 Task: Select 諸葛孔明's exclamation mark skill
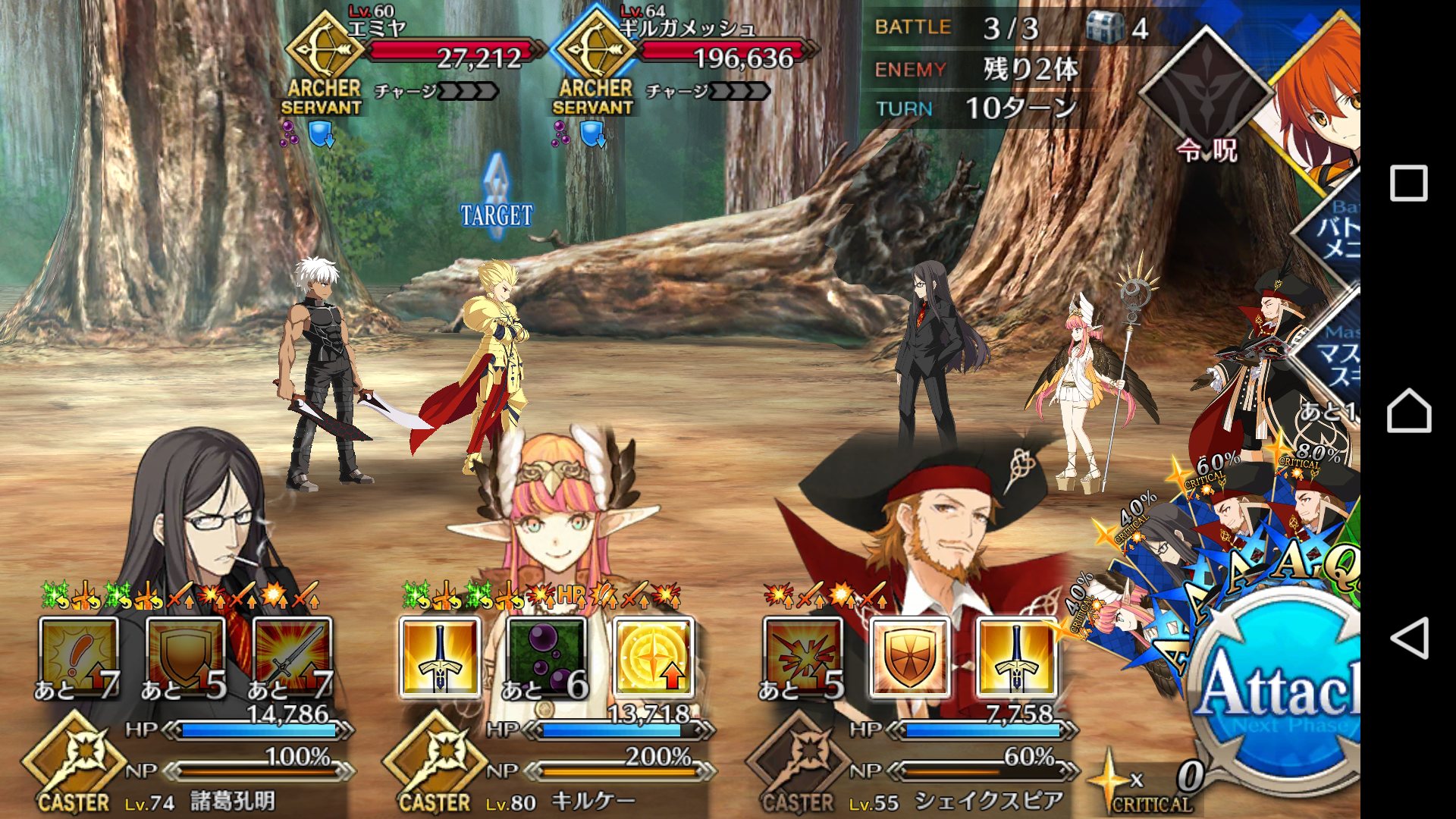[79, 657]
